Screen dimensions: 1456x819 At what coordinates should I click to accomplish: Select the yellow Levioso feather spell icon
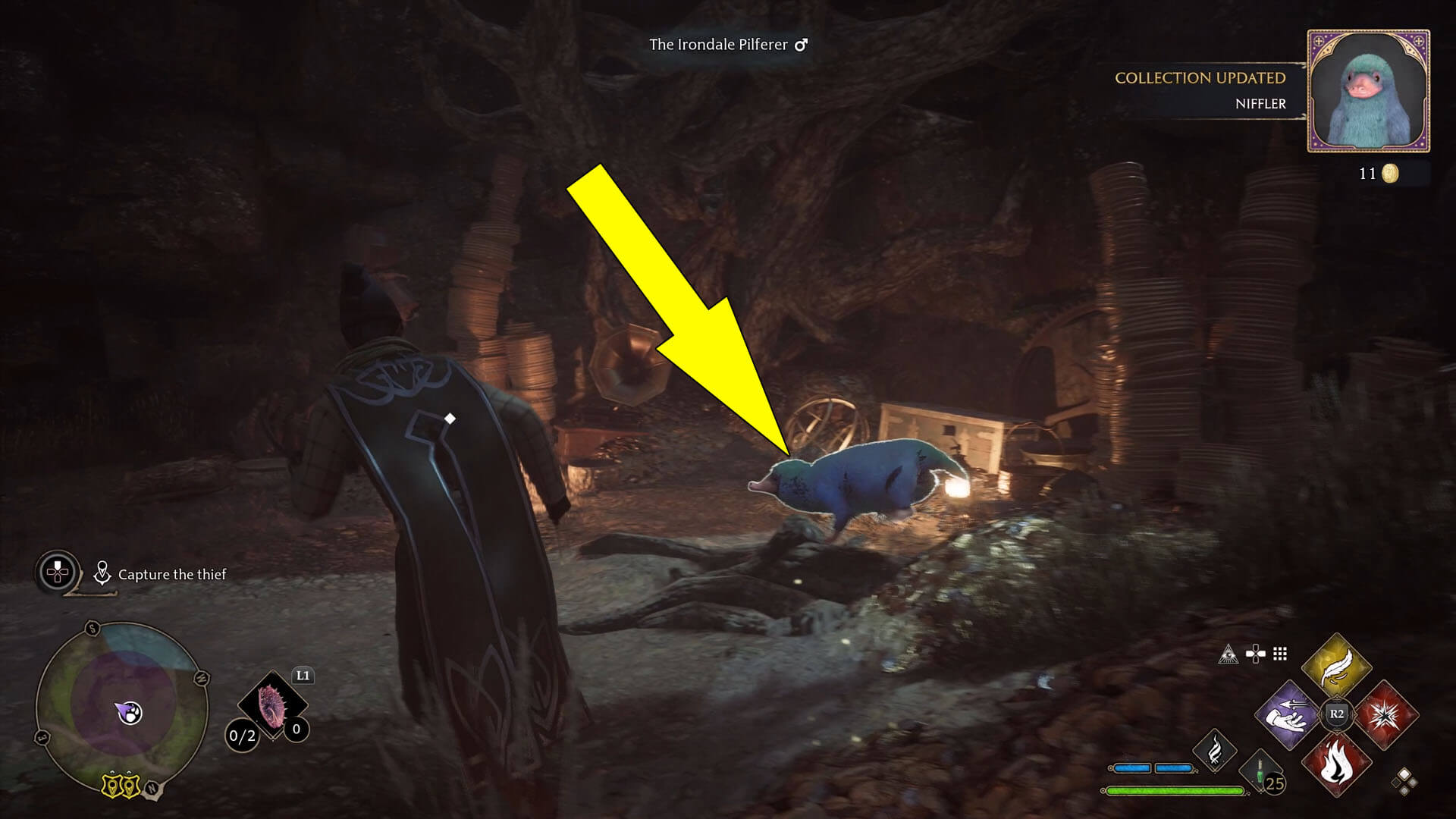(x=1337, y=668)
